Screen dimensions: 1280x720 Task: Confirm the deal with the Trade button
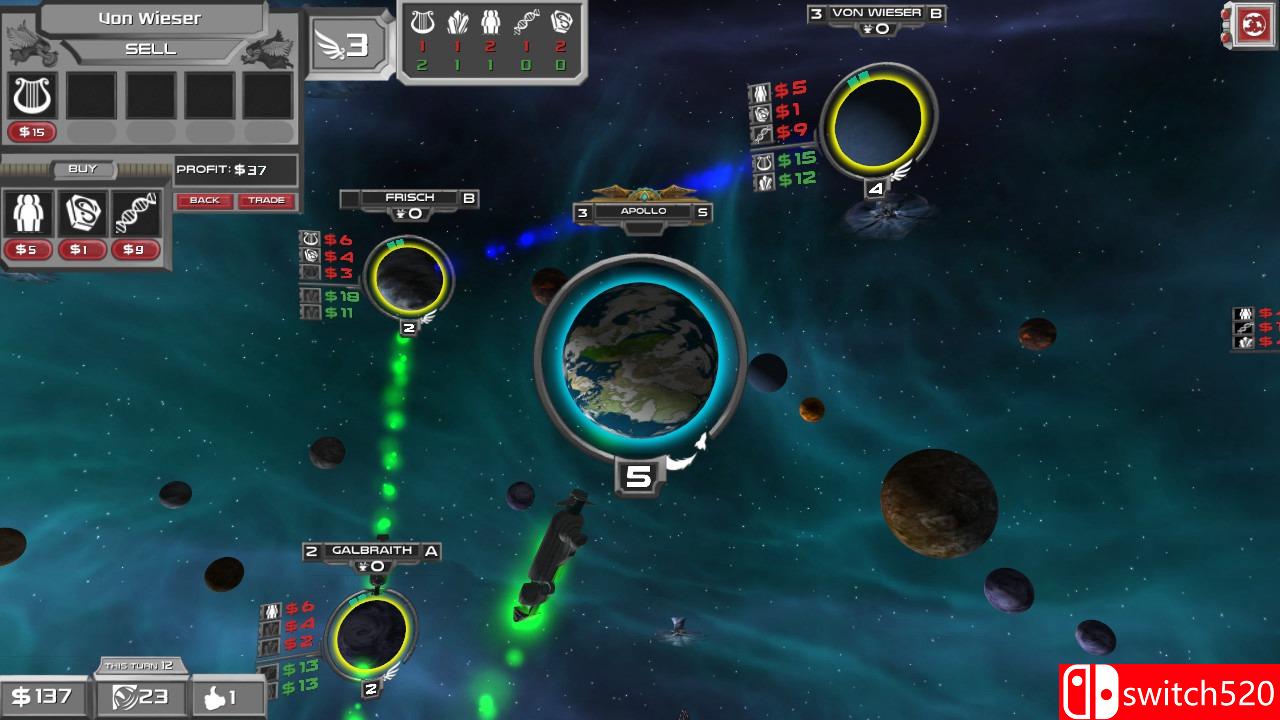266,200
